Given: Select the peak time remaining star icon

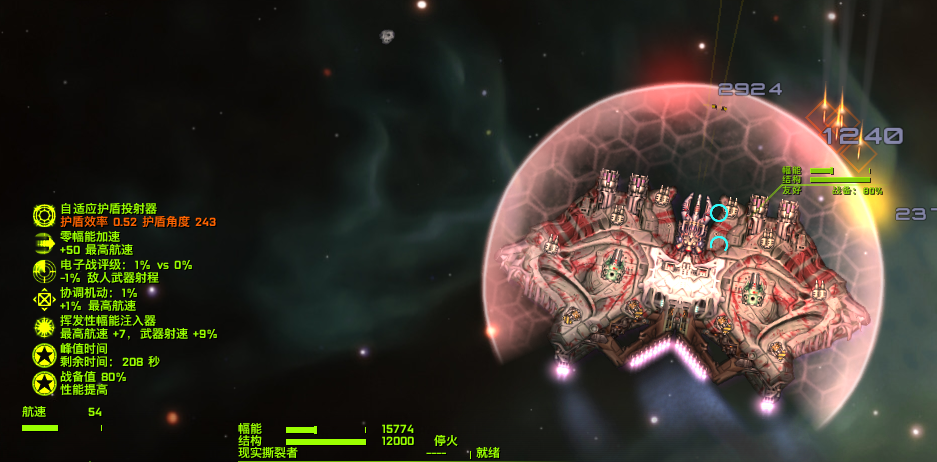Looking at the screenshot, I should (x=44, y=355).
